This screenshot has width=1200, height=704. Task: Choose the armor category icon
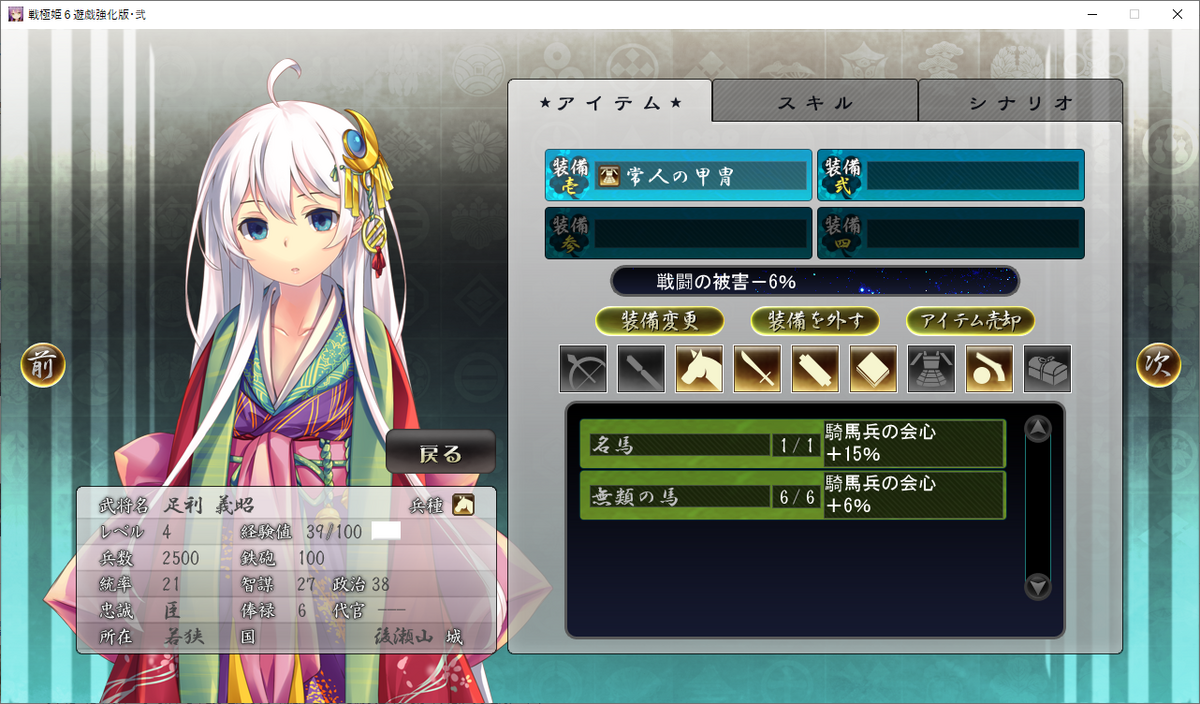[x=931, y=369]
